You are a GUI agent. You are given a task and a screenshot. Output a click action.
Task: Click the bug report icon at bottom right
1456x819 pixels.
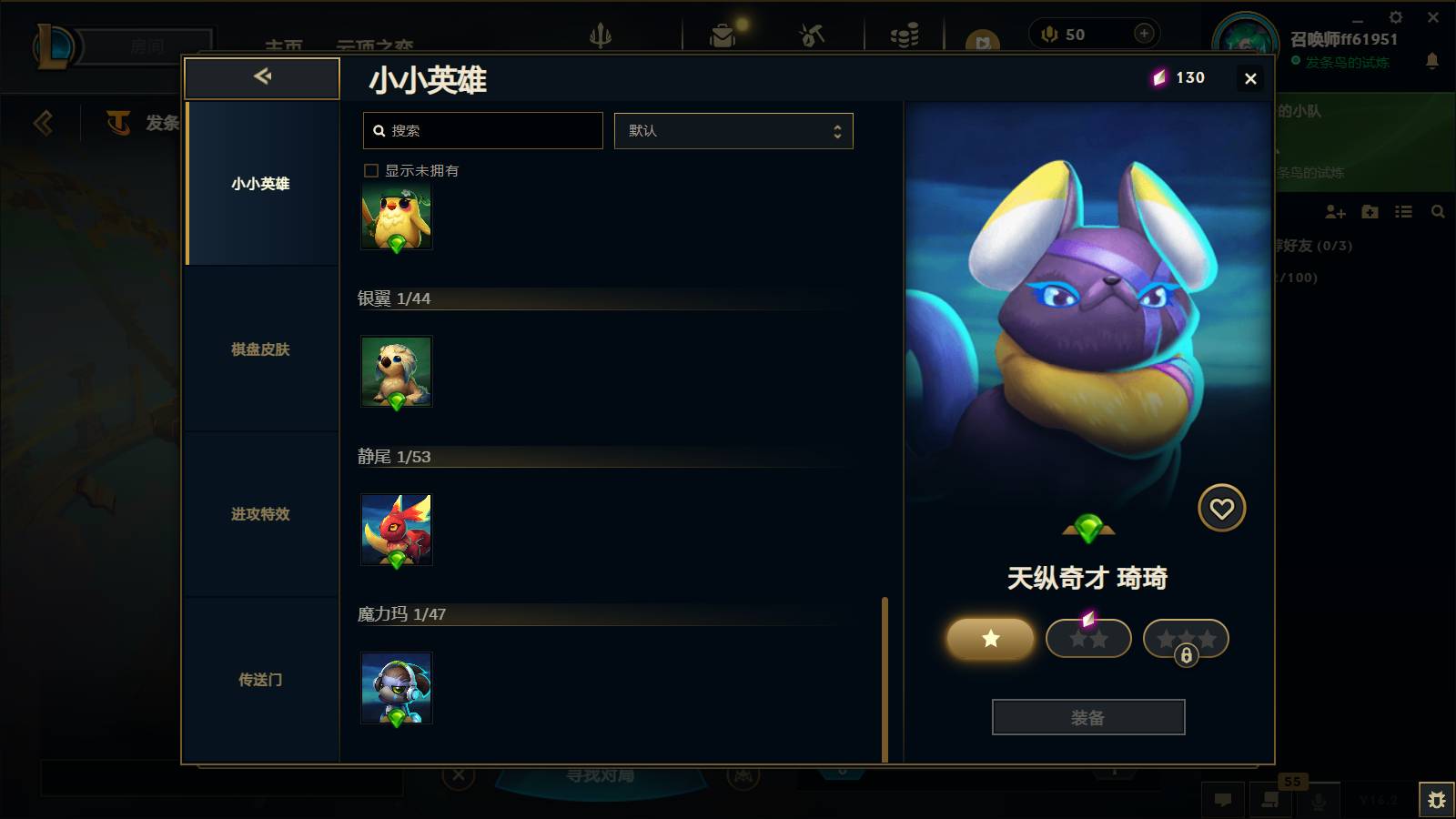pos(1438,798)
